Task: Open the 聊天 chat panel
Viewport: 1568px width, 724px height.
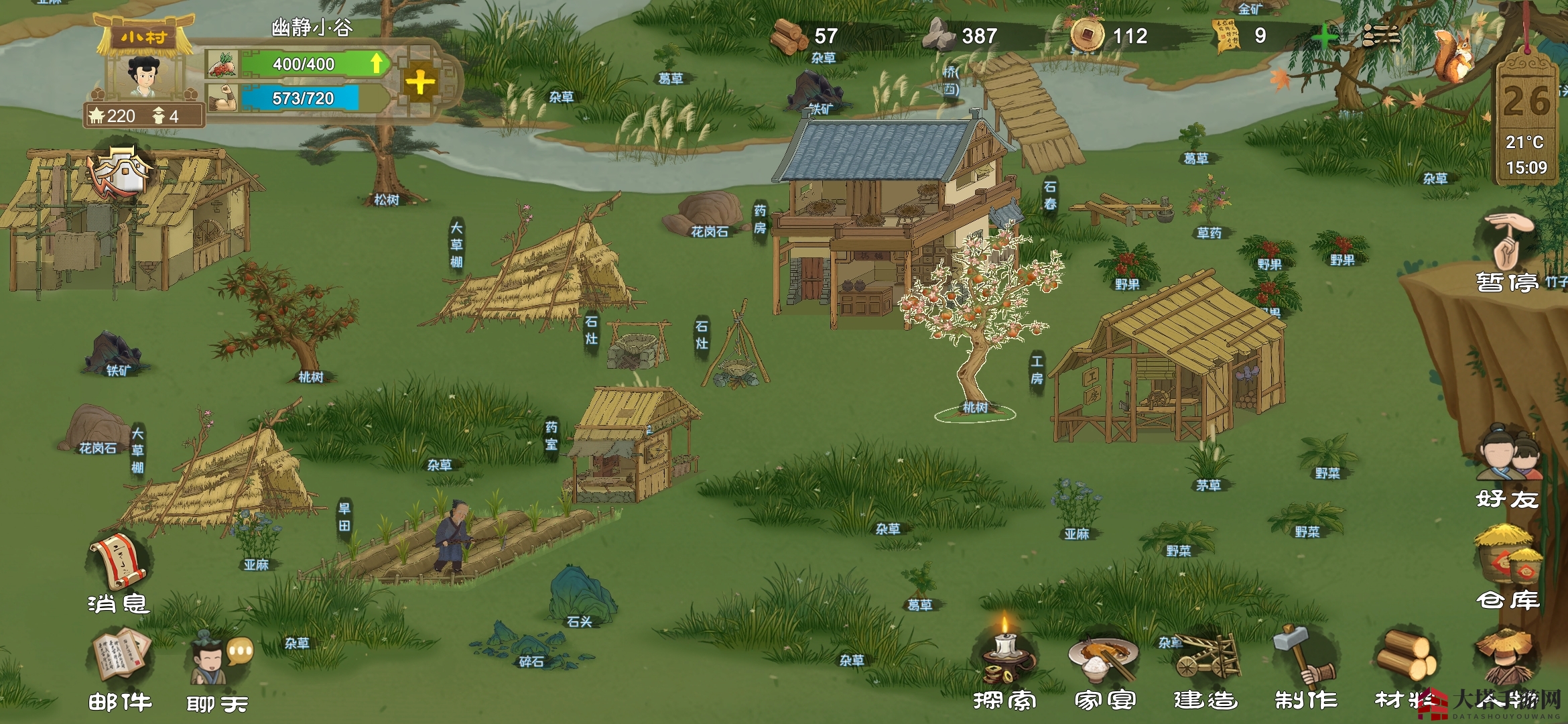Action: [218, 664]
